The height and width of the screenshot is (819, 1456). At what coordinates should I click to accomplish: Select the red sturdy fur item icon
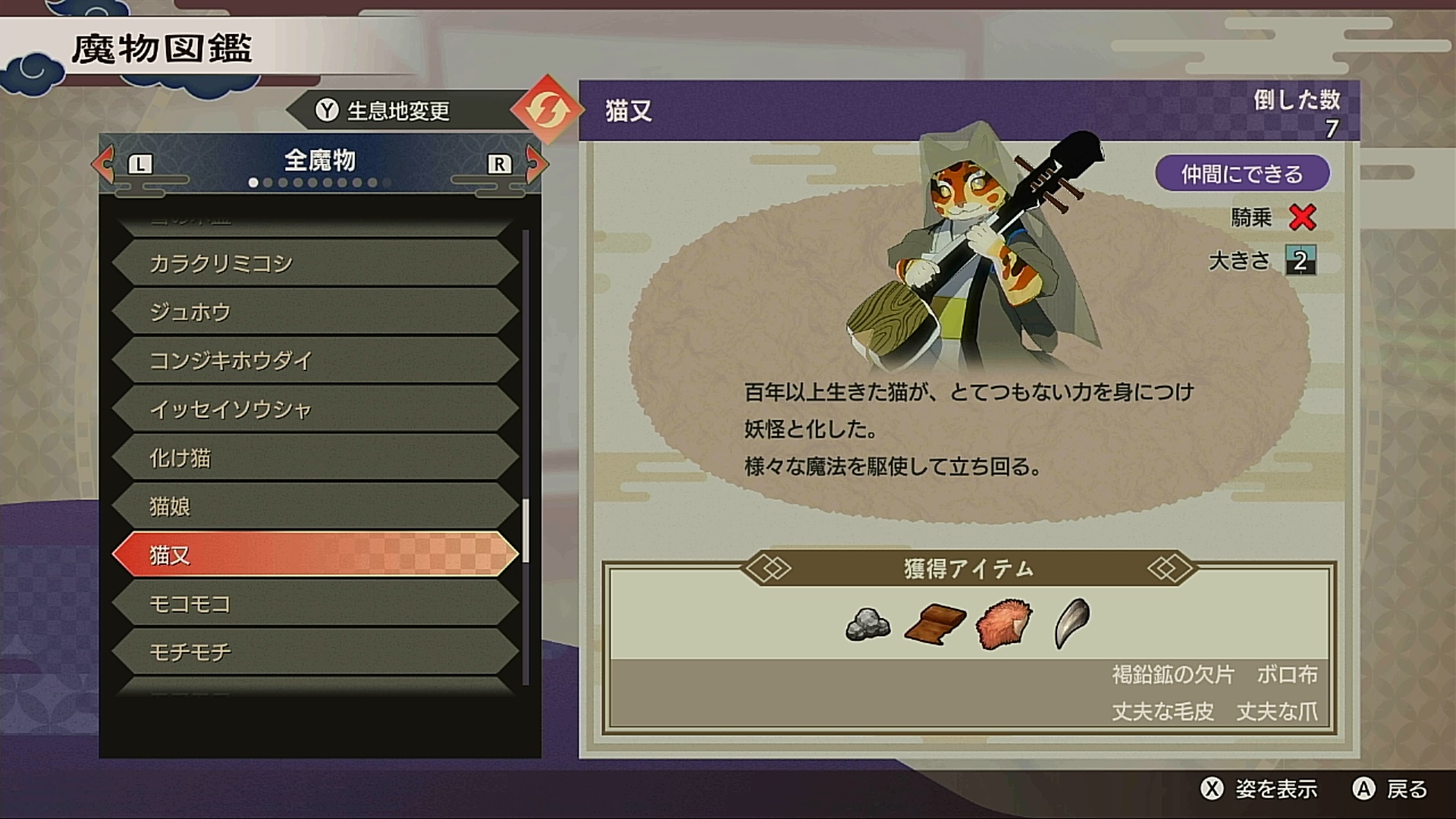(1004, 623)
